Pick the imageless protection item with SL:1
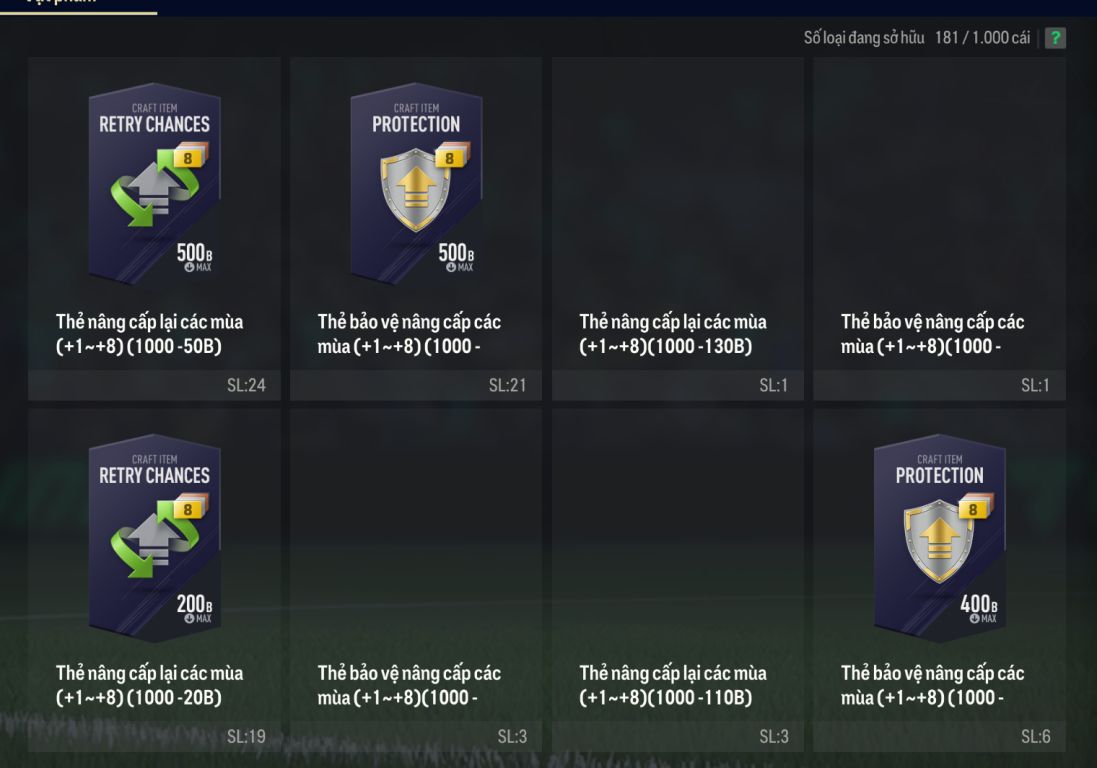This screenshot has width=1097, height=768. (x=939, y=230)
